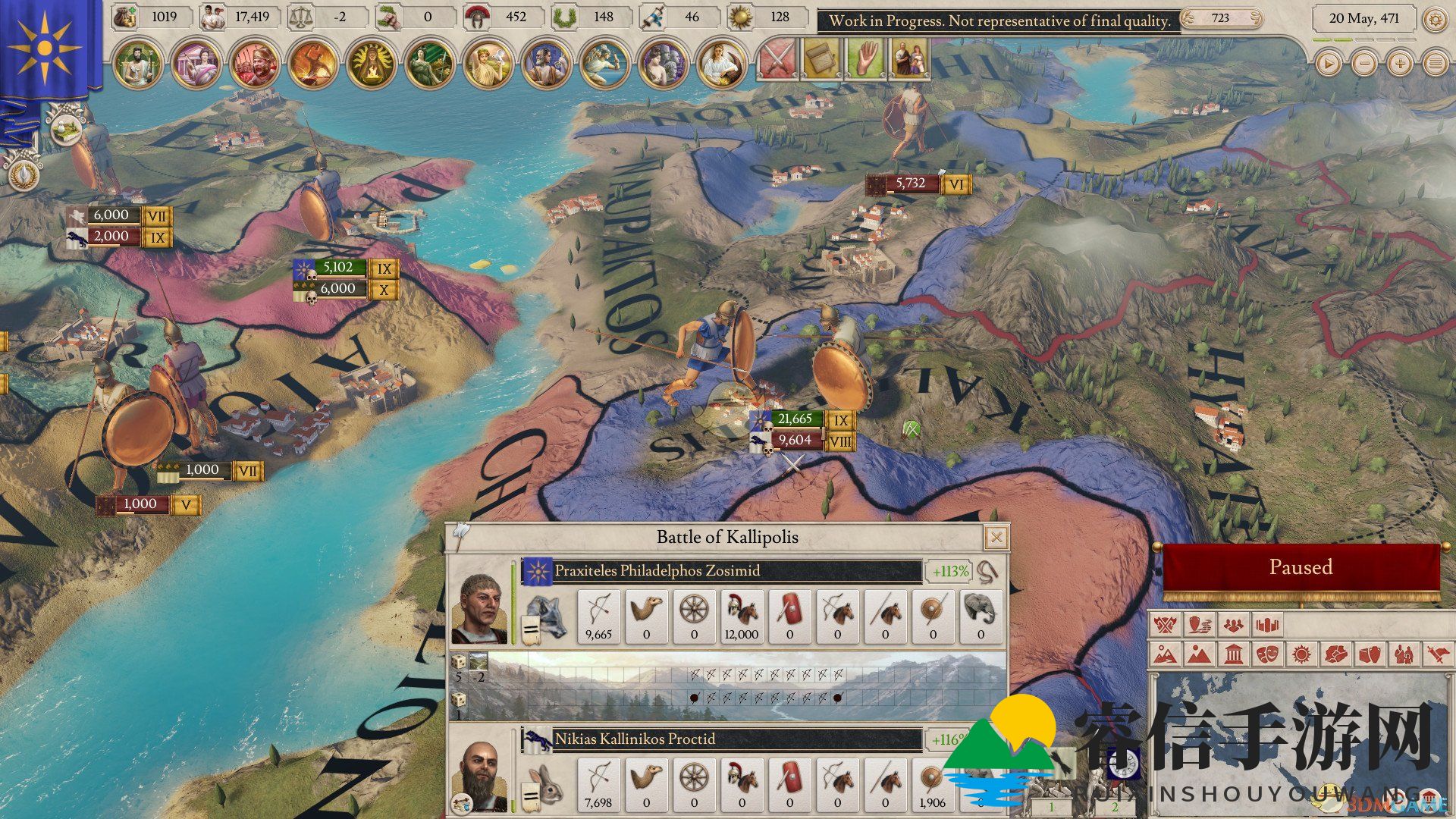Switch to the theater masks culture map mode

coord(1267,654)
